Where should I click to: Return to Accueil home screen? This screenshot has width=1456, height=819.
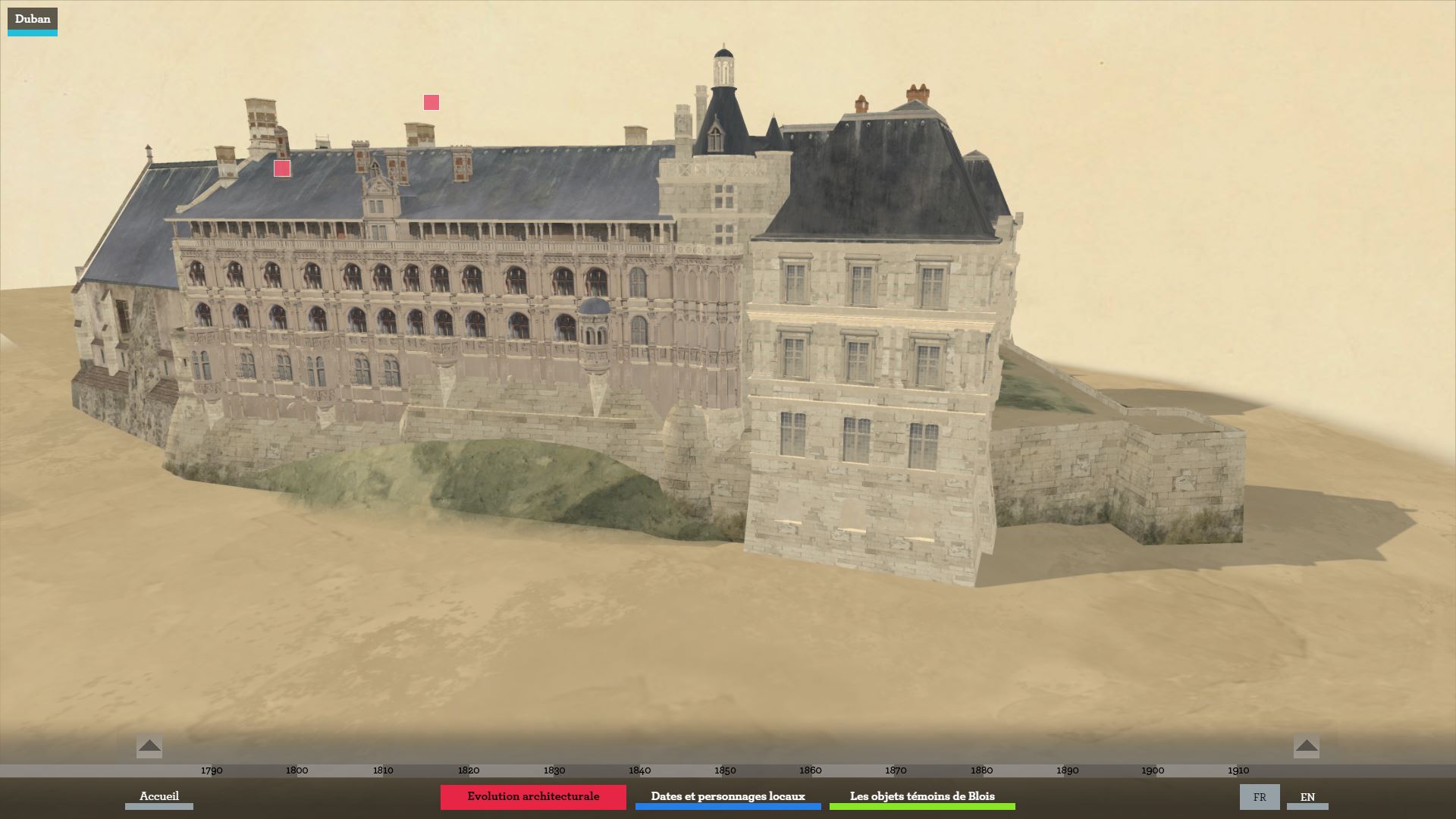[159, 796]
